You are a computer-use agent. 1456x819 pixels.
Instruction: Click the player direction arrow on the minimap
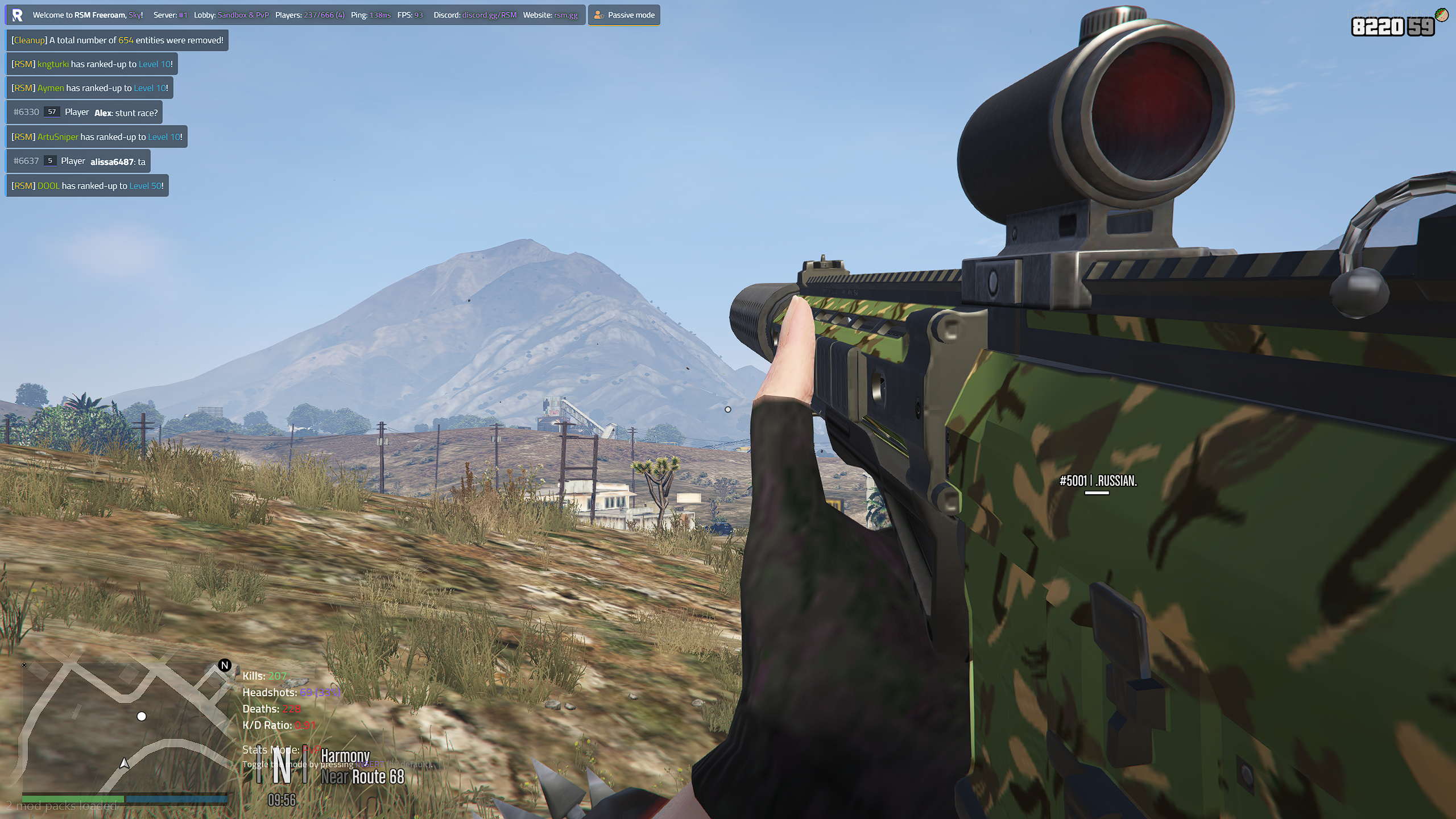124,764
